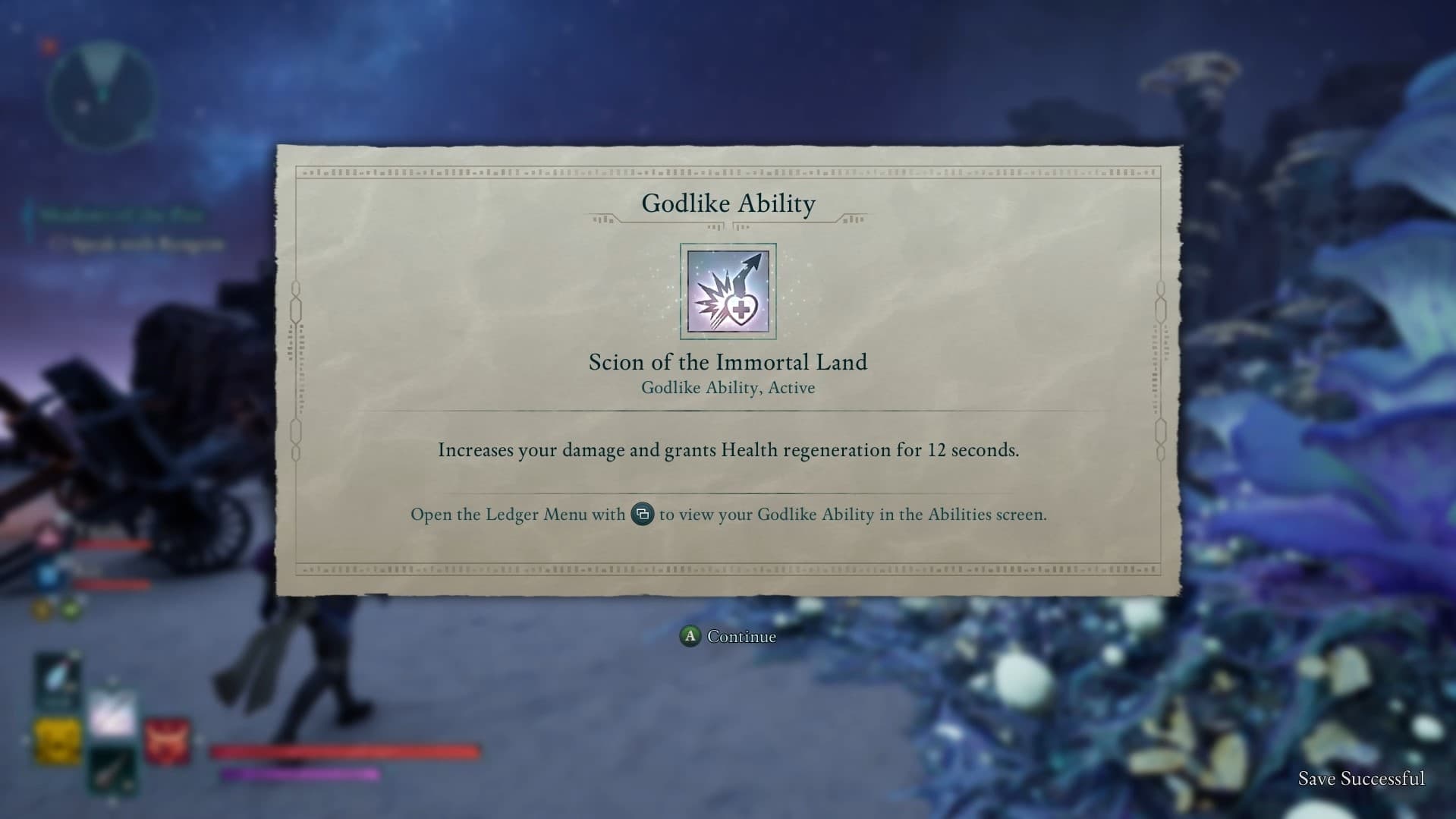
Task: Click the Godlike Ability header text
Action: (x=728, y=203)
